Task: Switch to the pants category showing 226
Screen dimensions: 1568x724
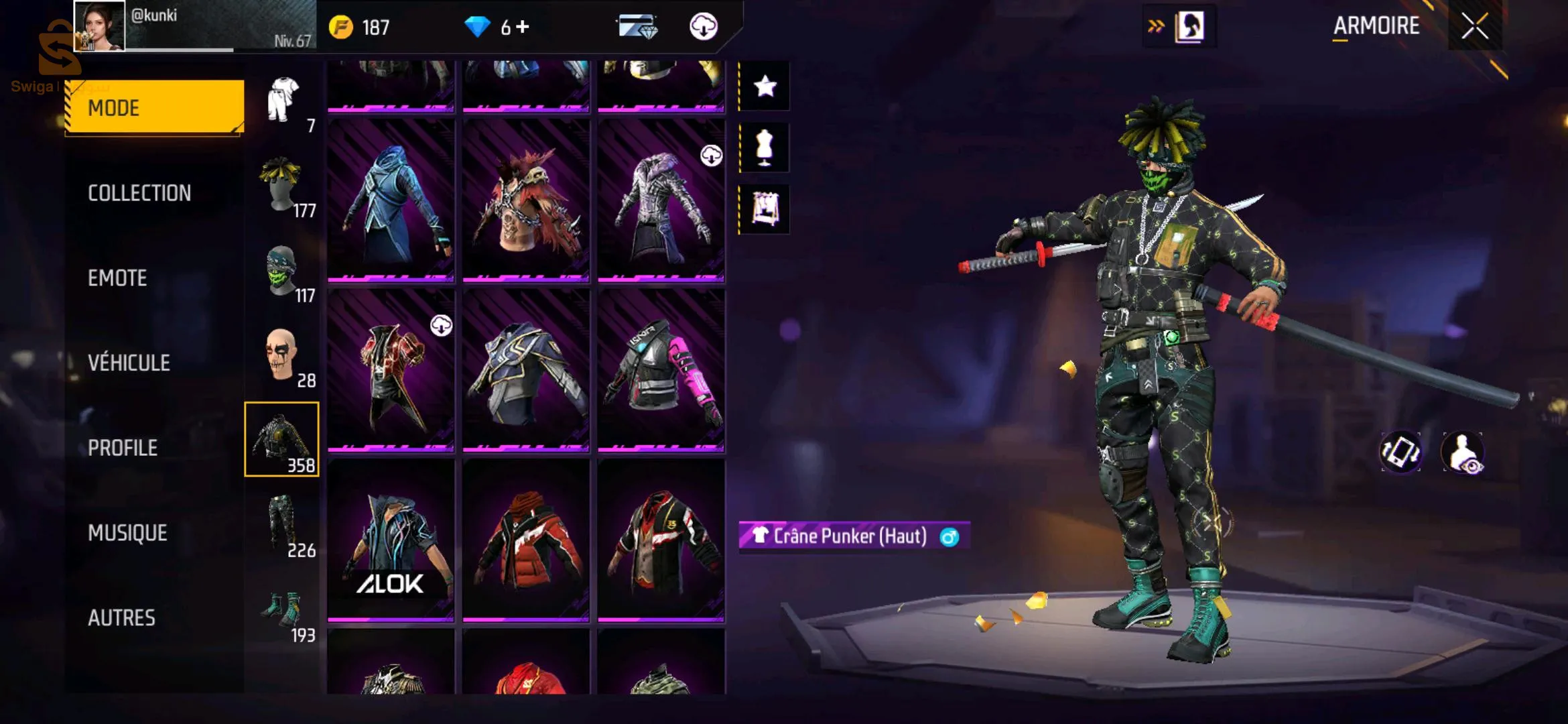Action: [282, 528]
